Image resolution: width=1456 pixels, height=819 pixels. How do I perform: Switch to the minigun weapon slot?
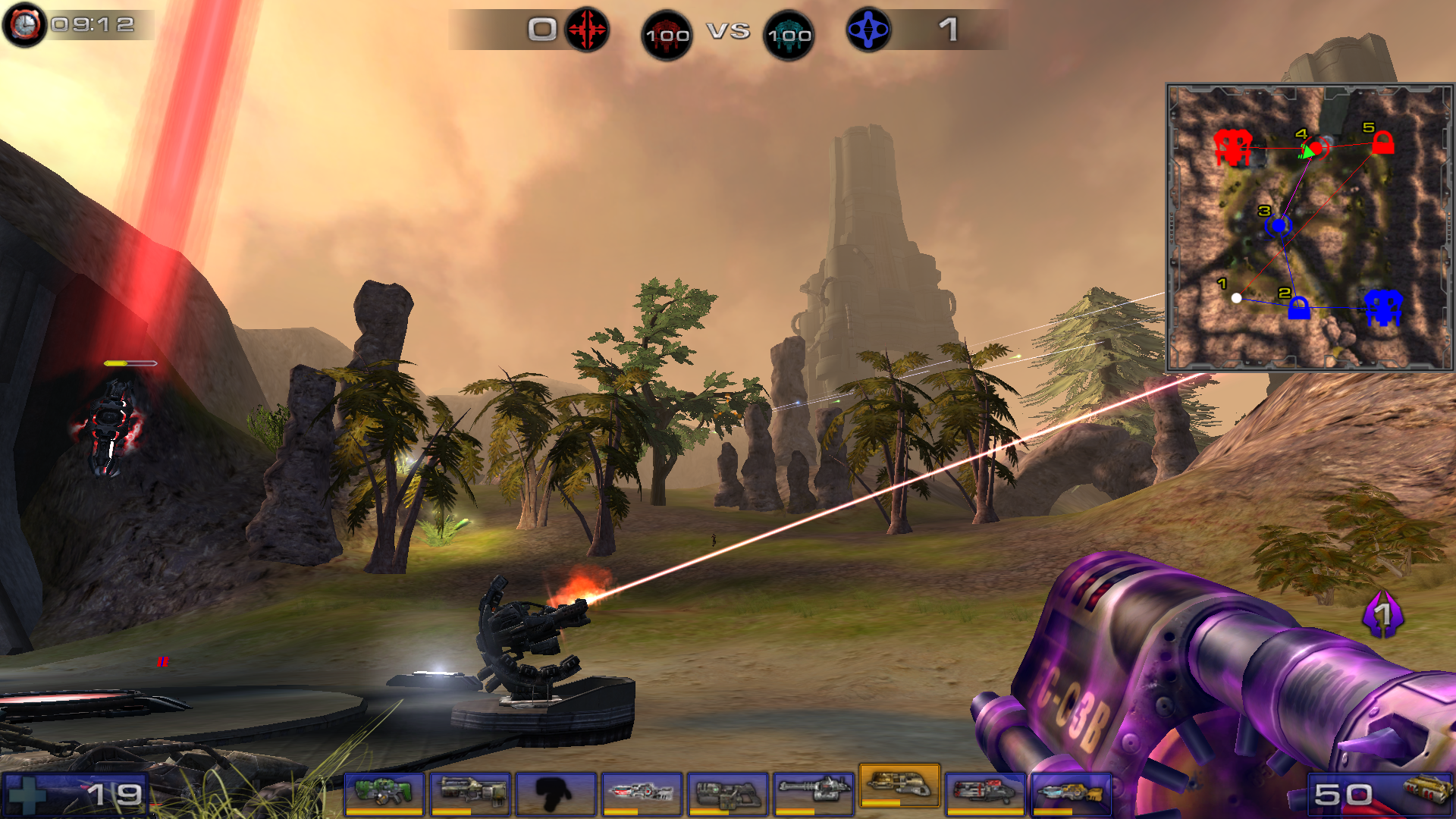pos(812,792)
